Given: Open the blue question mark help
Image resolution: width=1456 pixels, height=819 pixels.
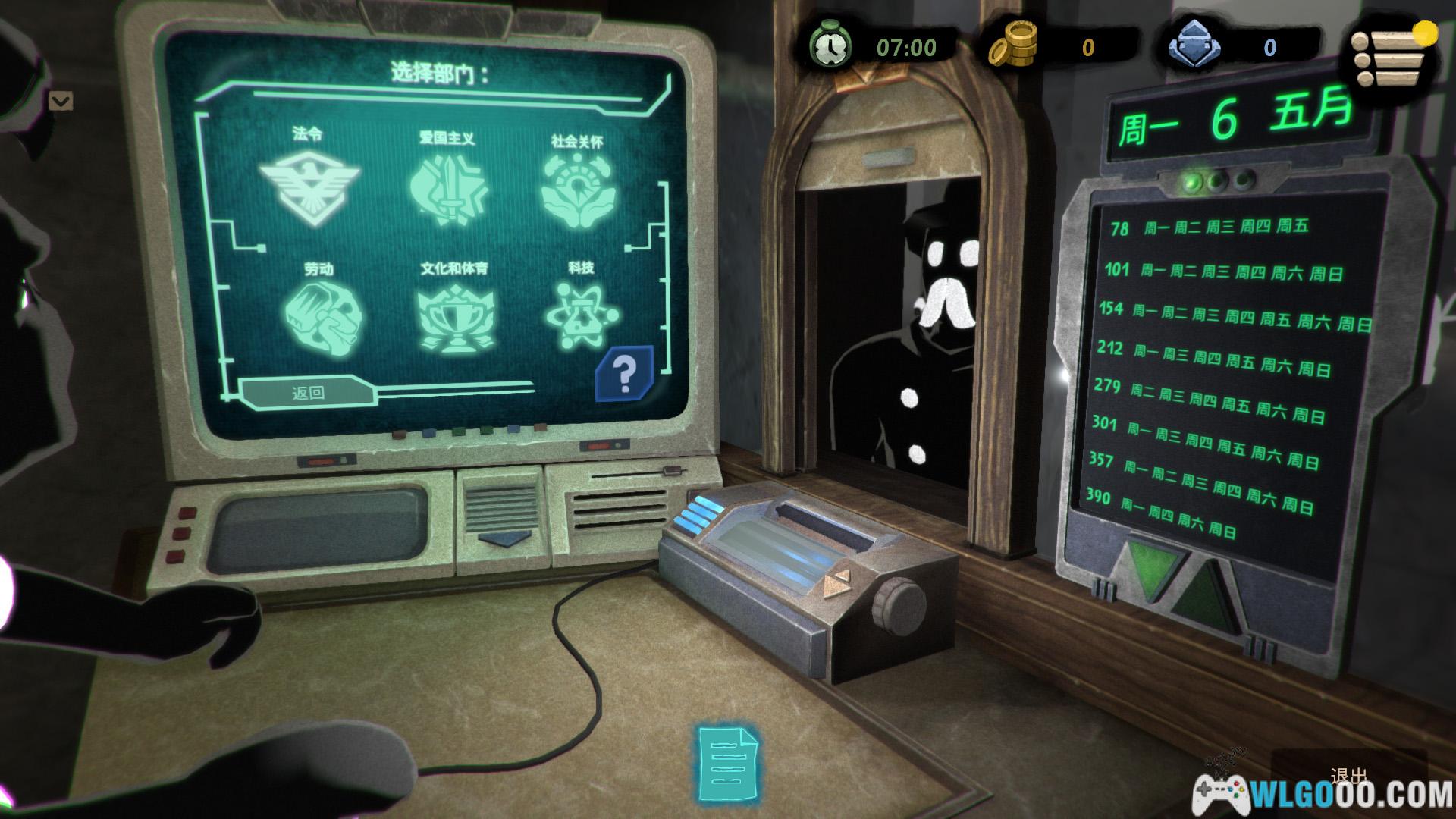Looking at the screenshot, I should point(624,374).
